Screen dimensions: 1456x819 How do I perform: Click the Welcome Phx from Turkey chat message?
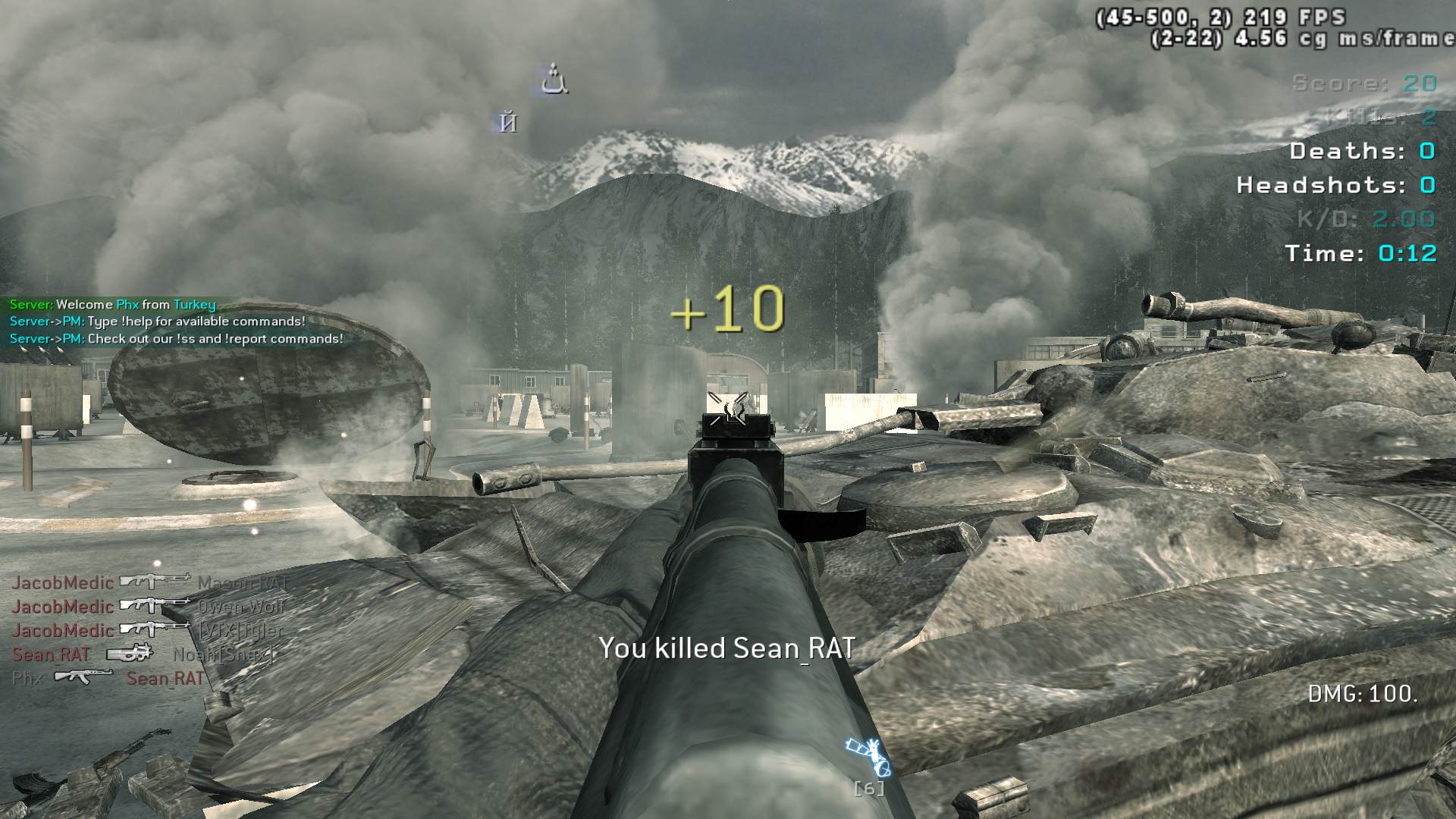(x=113, y=305)
